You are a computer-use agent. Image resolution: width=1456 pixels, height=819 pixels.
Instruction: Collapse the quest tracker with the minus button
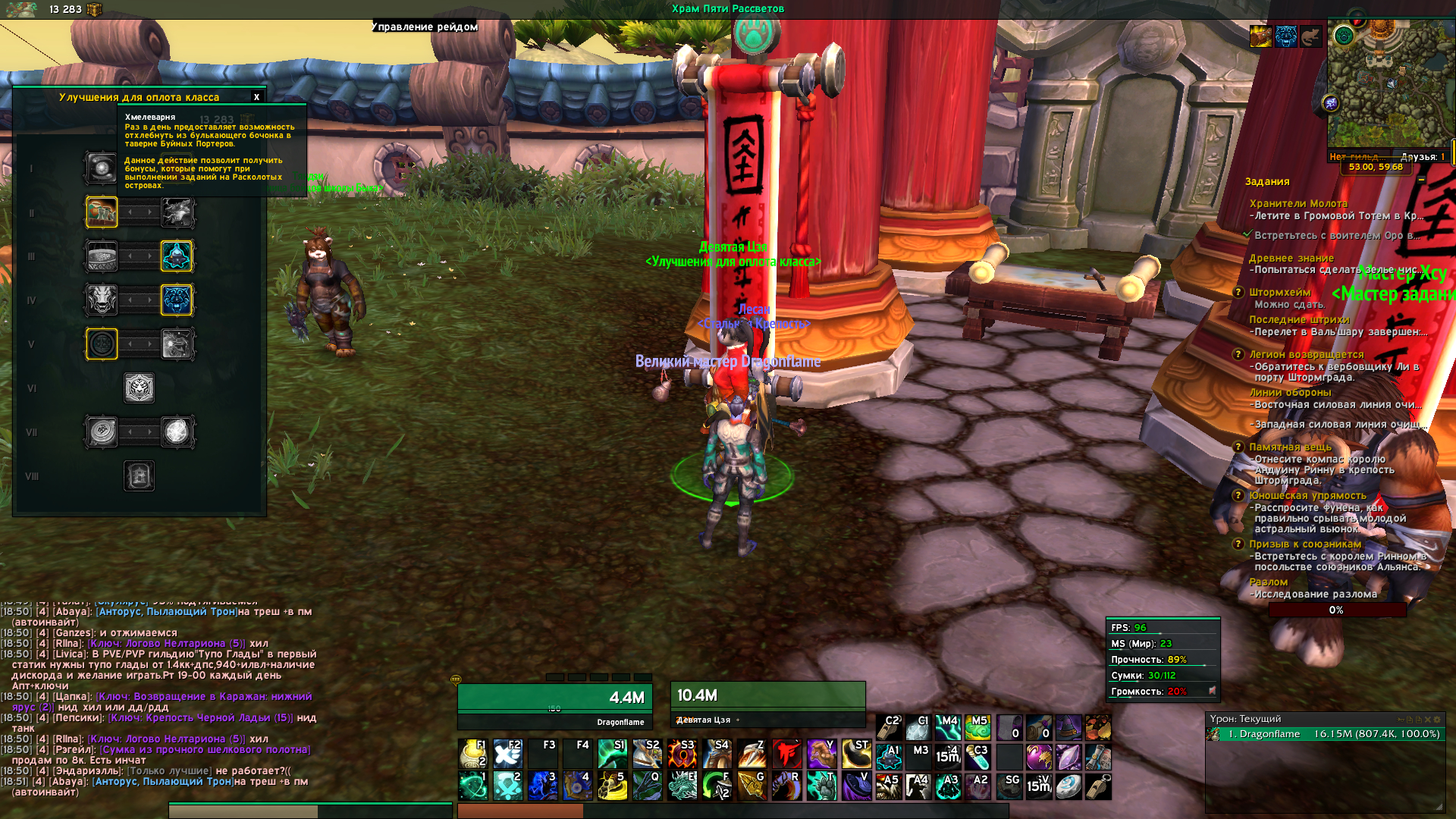(1421, 180)
